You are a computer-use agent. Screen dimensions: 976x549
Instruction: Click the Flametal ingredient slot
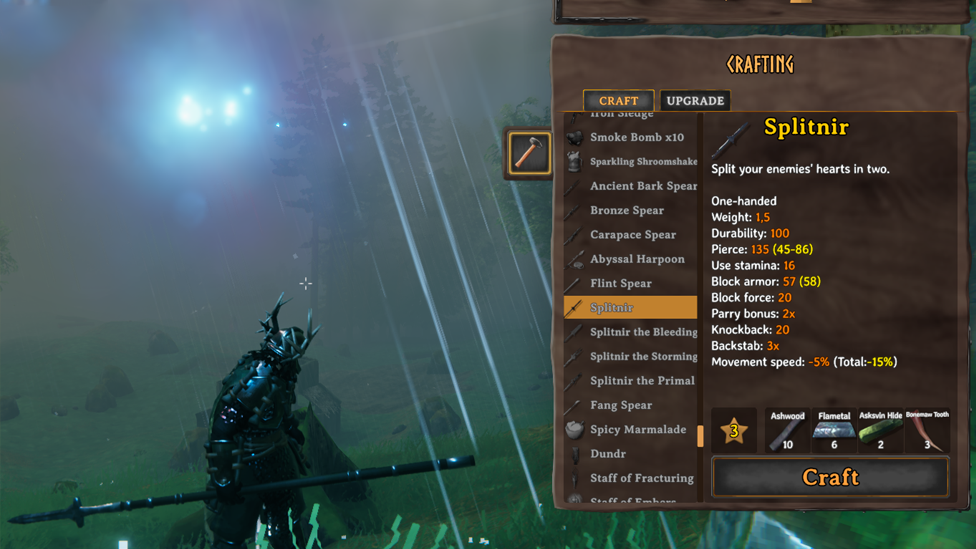(x=834, y=431)
